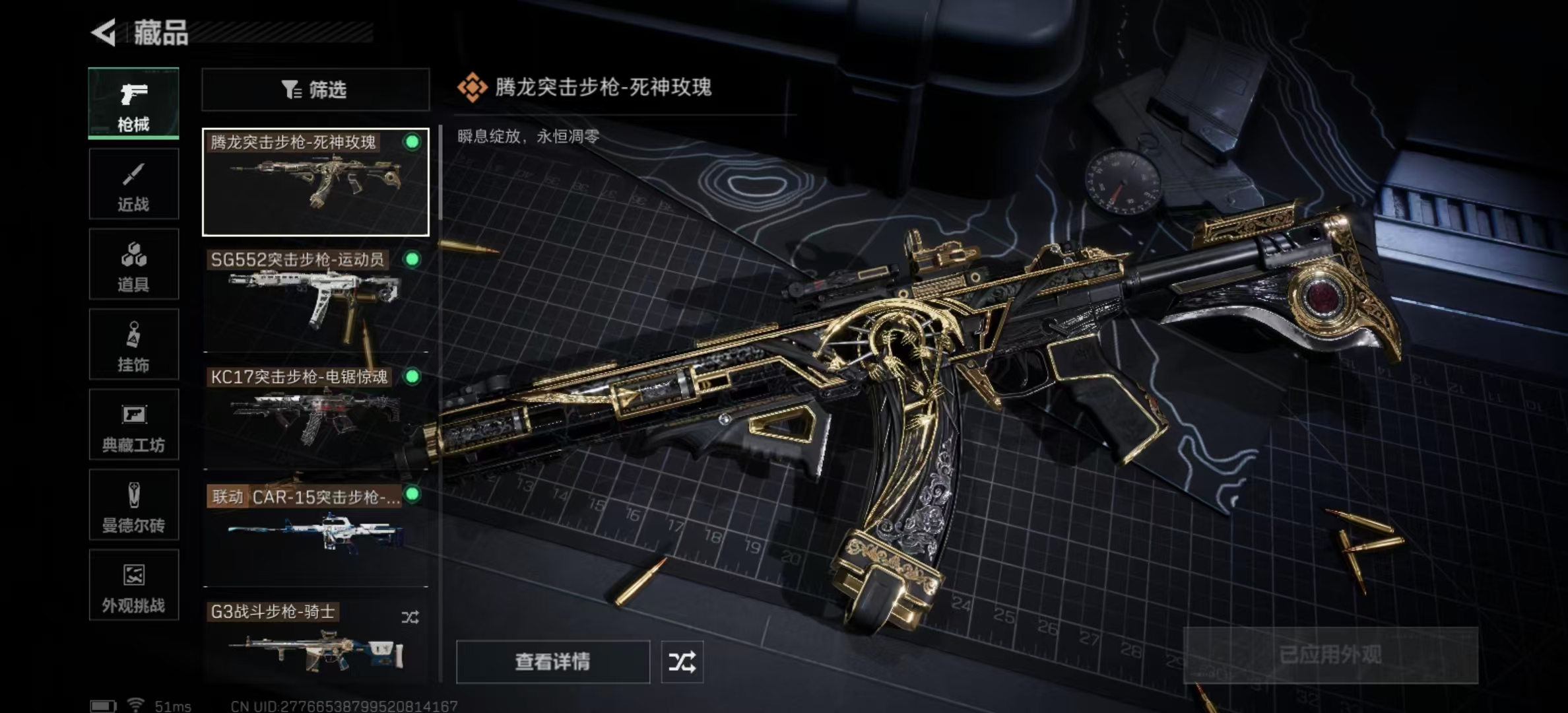Switch to the 近战 melee tab
Screen dimensions: 1568x713
(x=133, y=183)
